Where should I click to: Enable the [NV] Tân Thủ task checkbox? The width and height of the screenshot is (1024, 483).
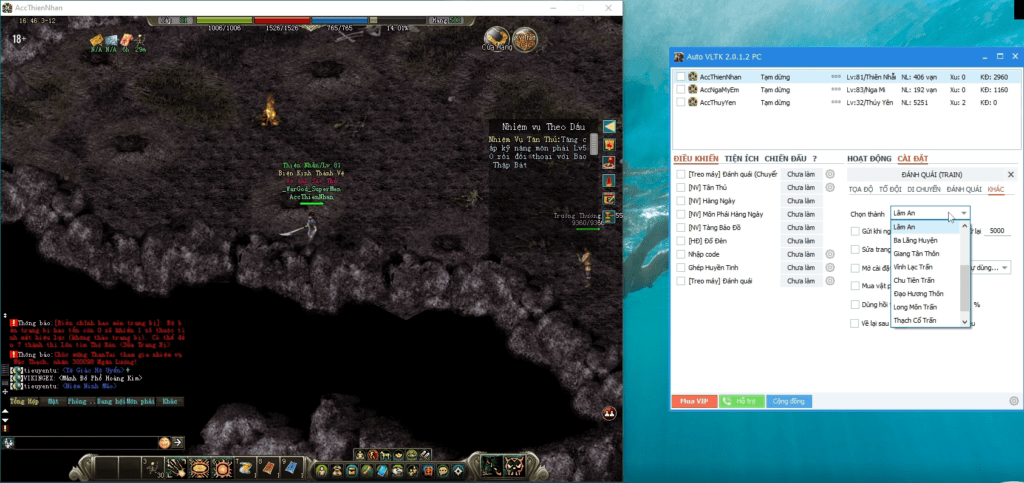pos(680,187)
